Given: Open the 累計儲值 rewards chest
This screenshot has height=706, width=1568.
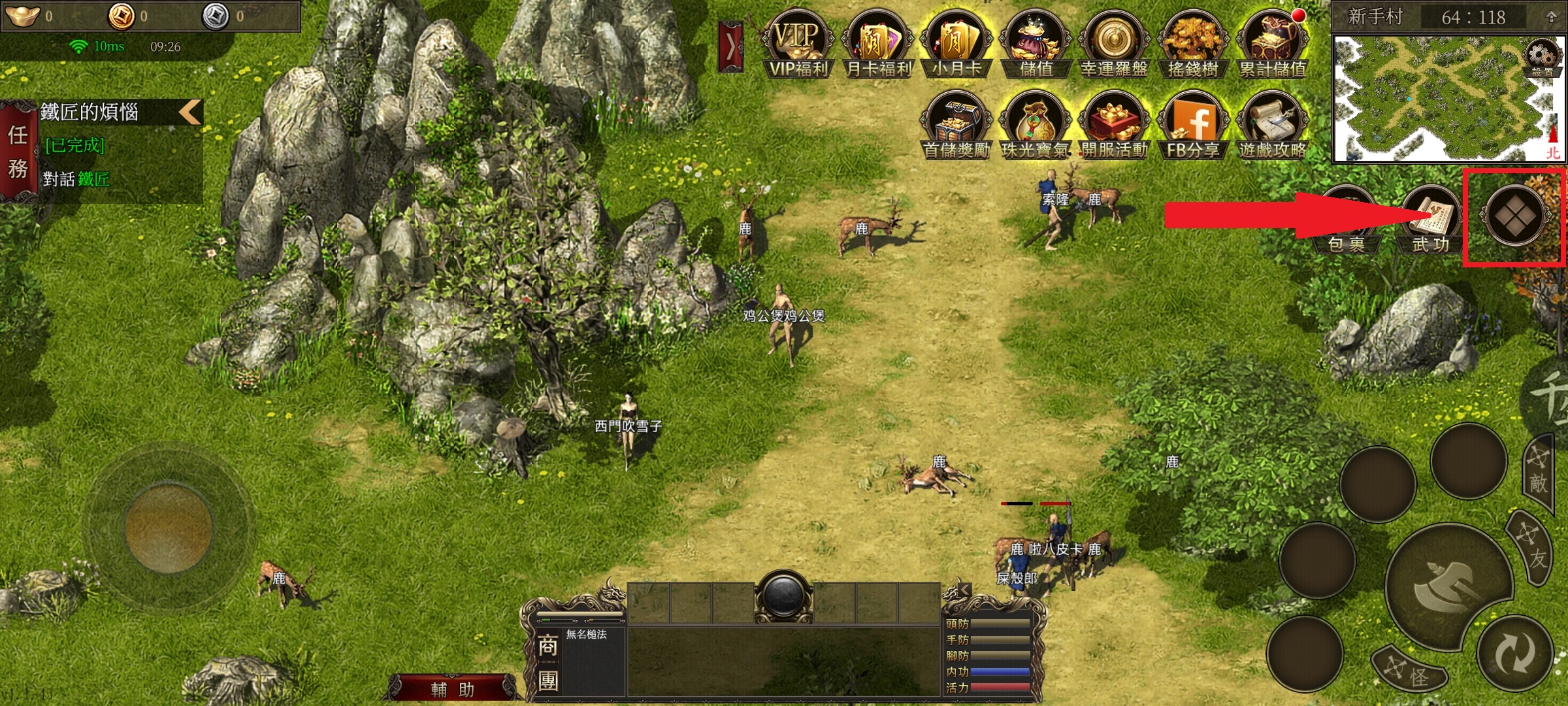Looking at the screenshot, I should click(x=1273, y=44).
